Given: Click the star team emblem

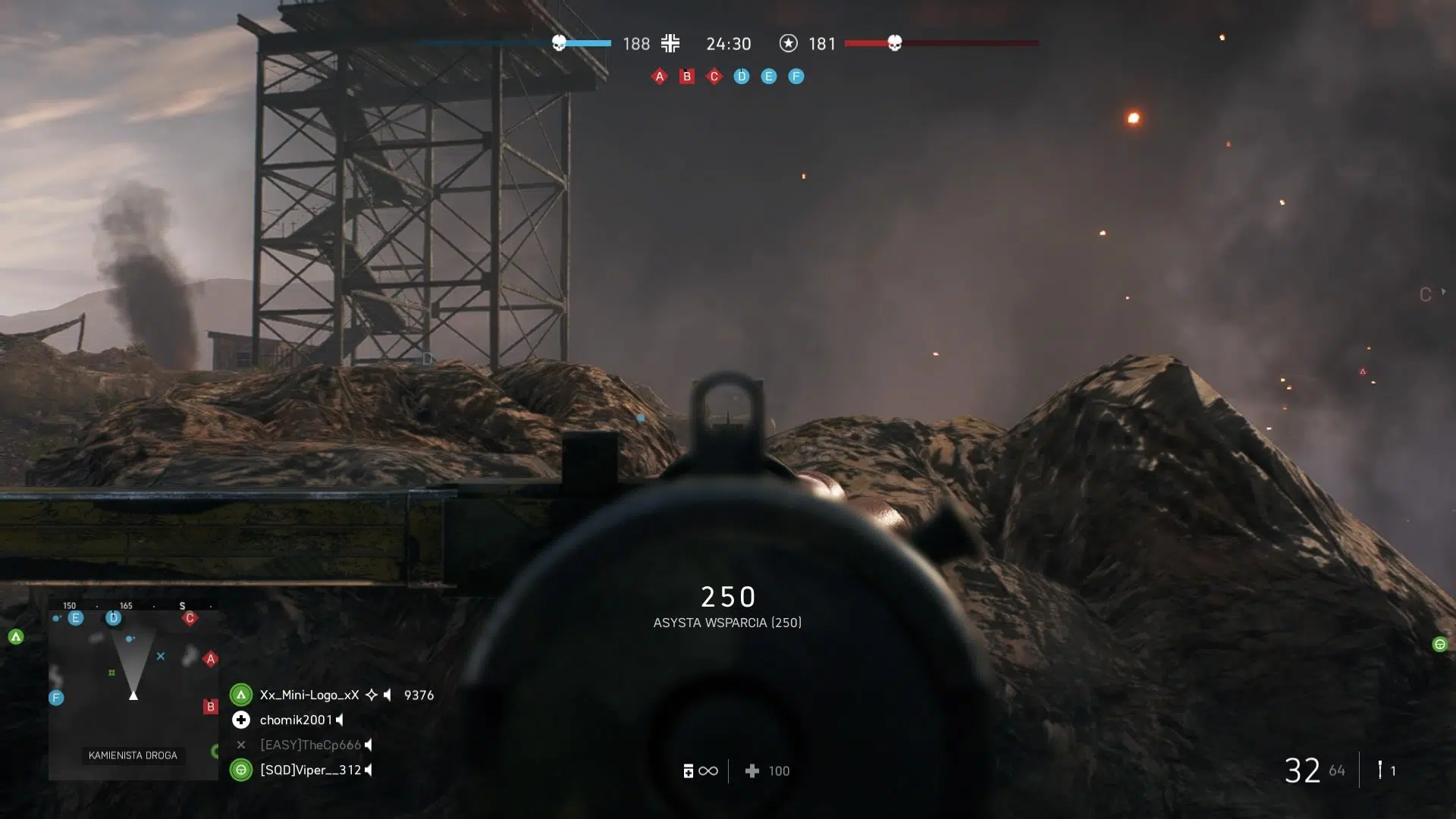Looking at the screenshot, I should pyautogui.click(x=789, y=43).
